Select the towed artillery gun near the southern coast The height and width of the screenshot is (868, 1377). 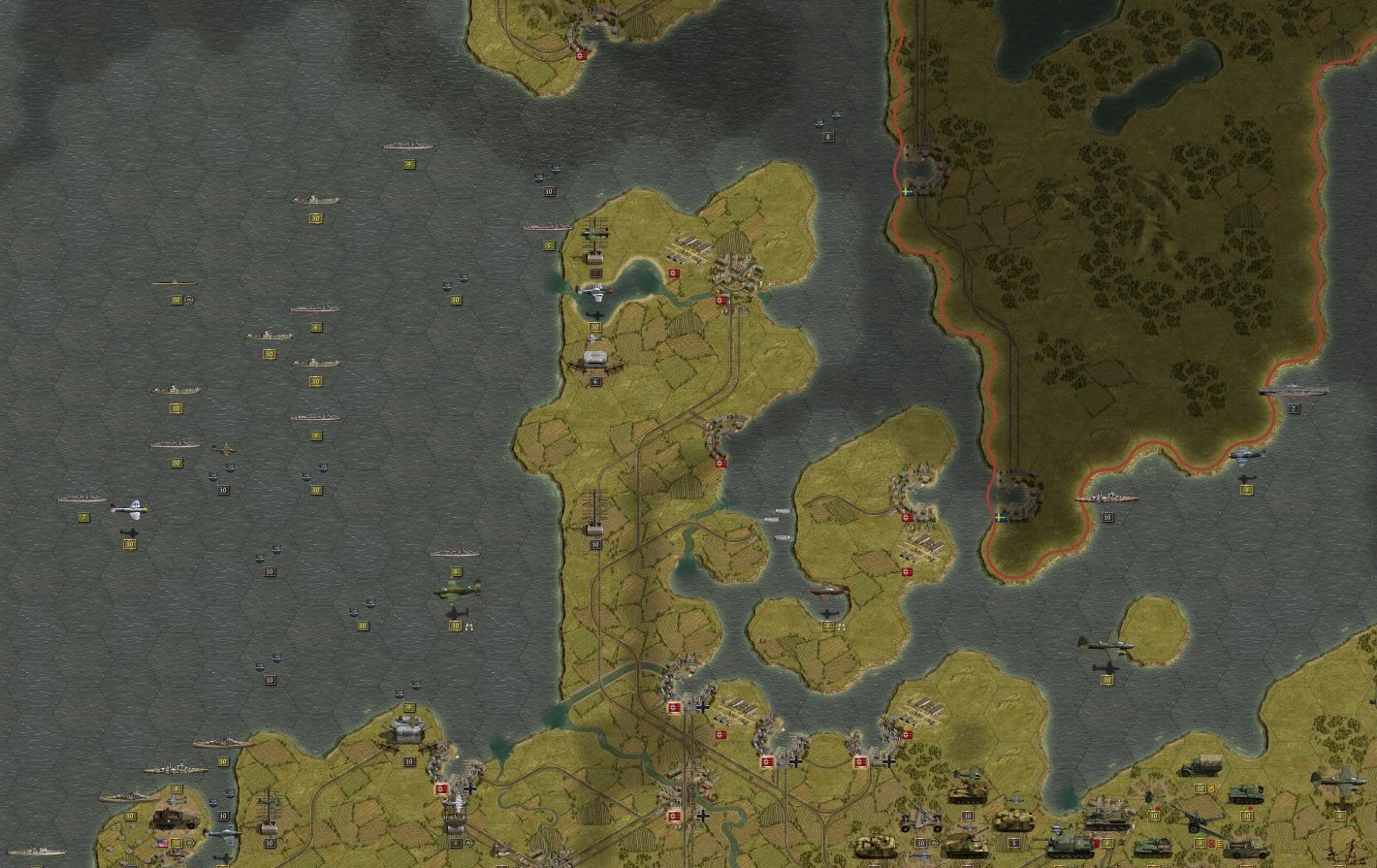[919, 820]
